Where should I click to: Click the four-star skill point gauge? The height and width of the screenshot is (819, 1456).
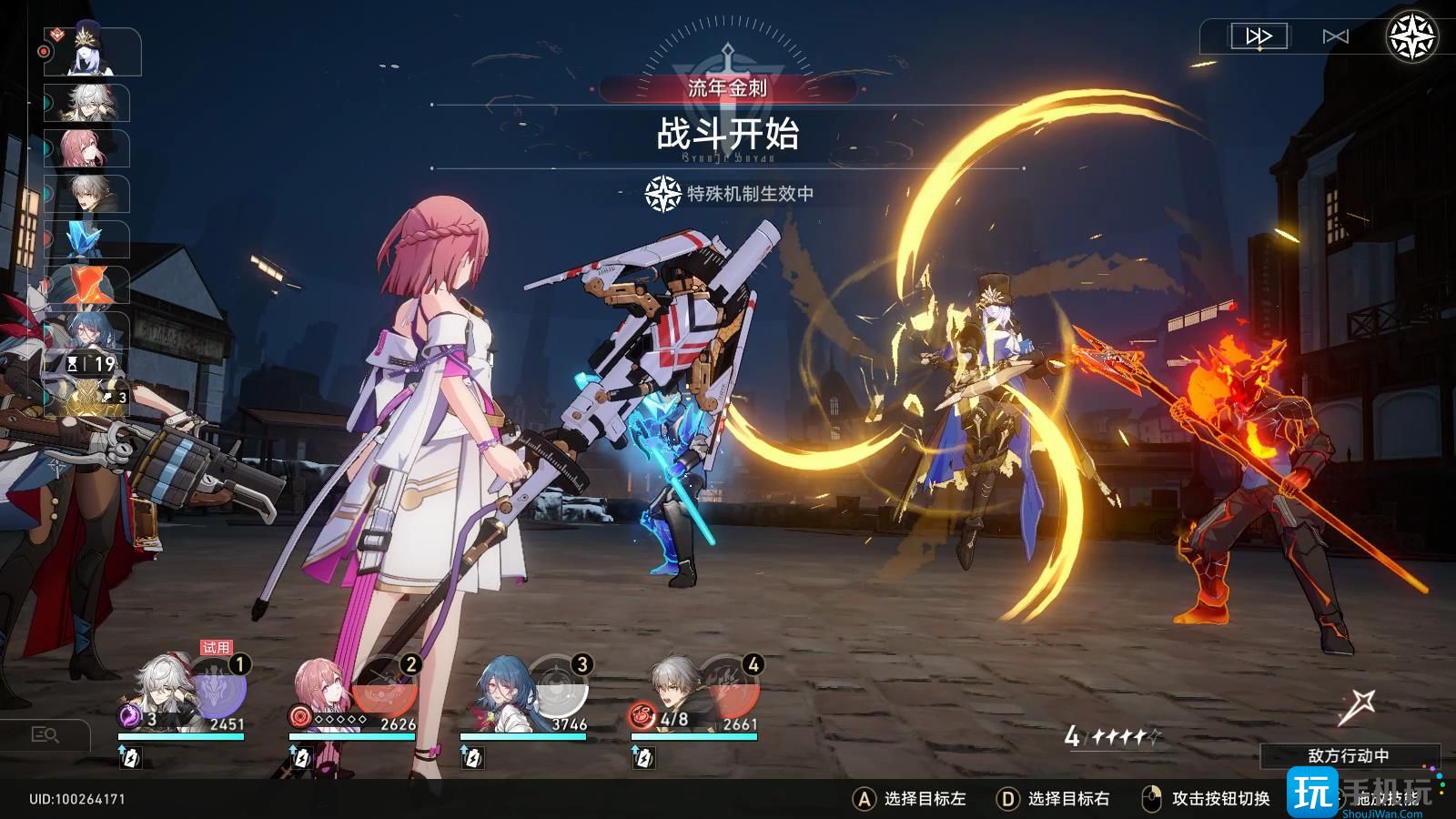(1111, 733)
